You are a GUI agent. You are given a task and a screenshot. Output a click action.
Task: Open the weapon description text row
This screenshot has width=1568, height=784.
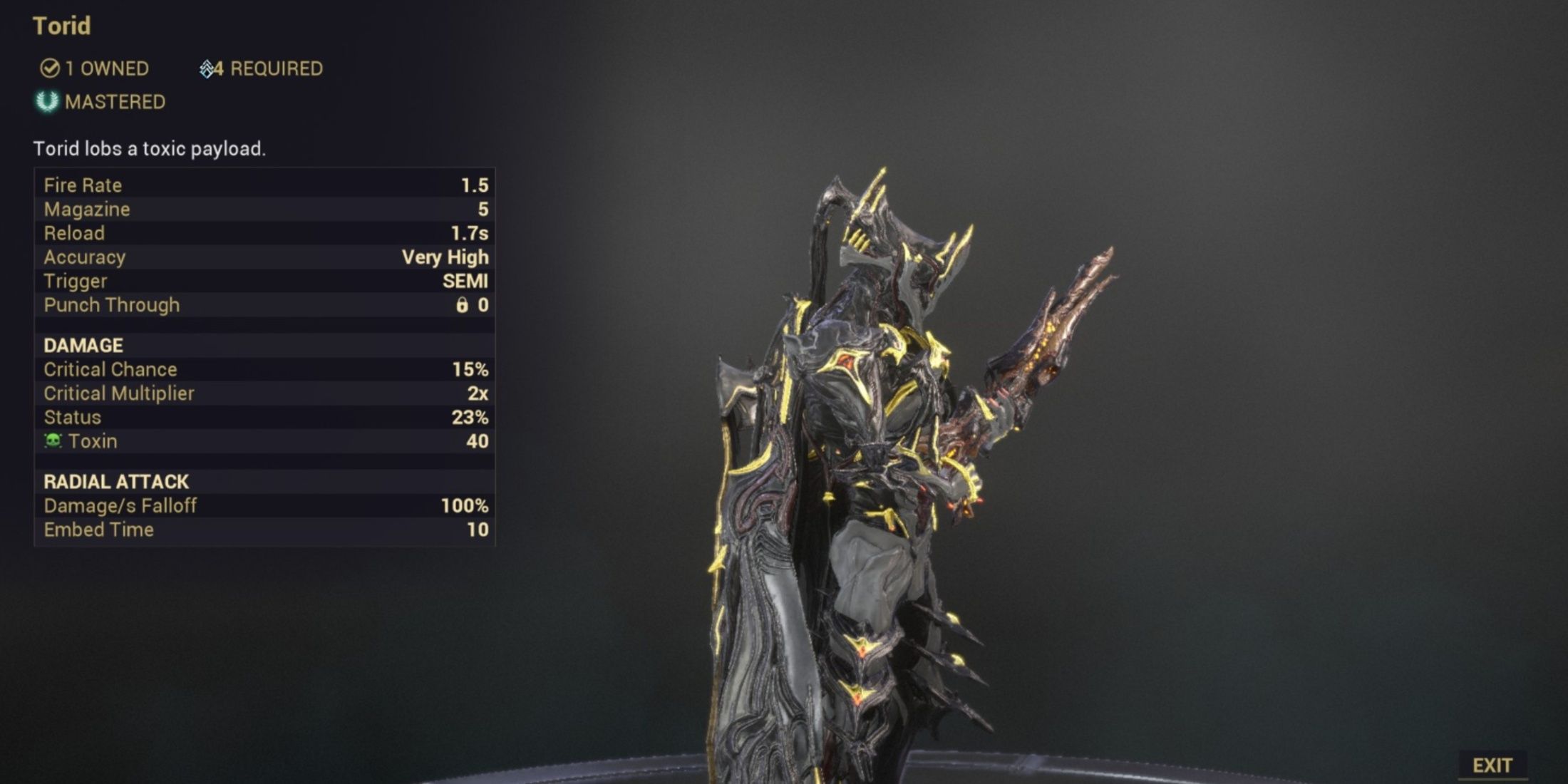coord(150,149)
